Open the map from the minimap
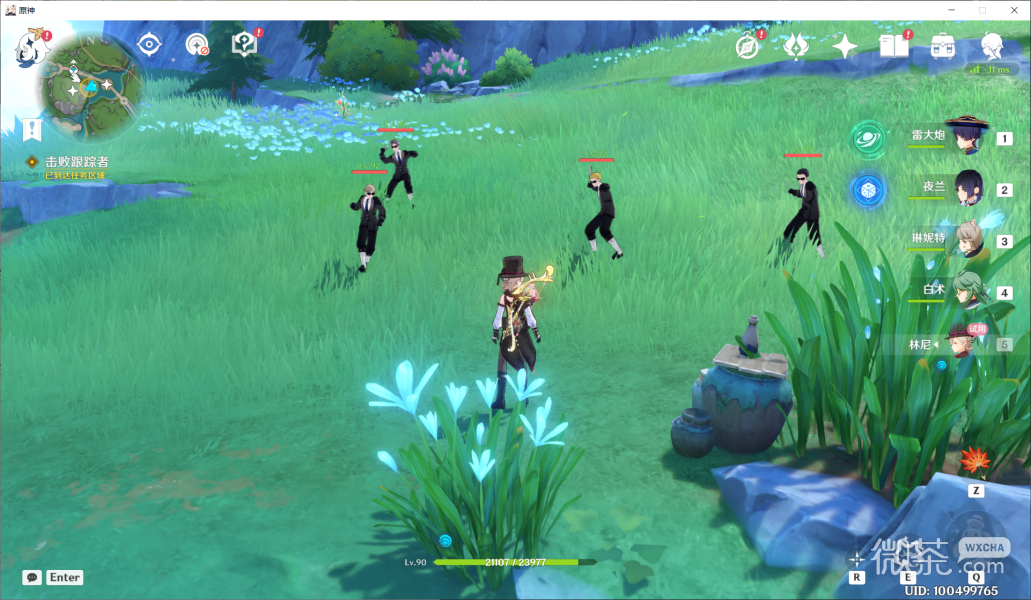This screenshot has width=1031, height=600. [x=88, y=88]
